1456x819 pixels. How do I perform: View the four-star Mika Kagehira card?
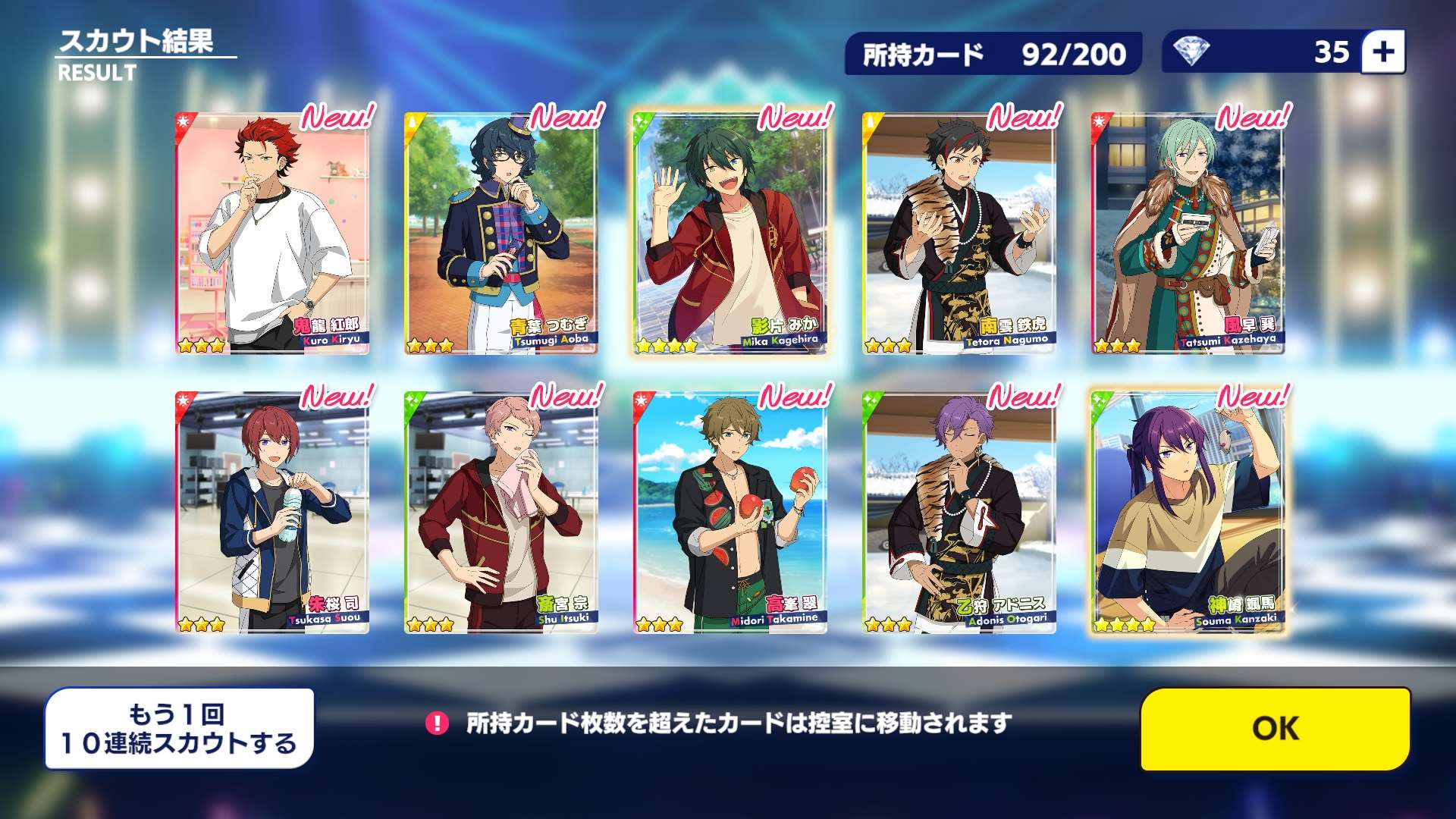click(730, 234)
